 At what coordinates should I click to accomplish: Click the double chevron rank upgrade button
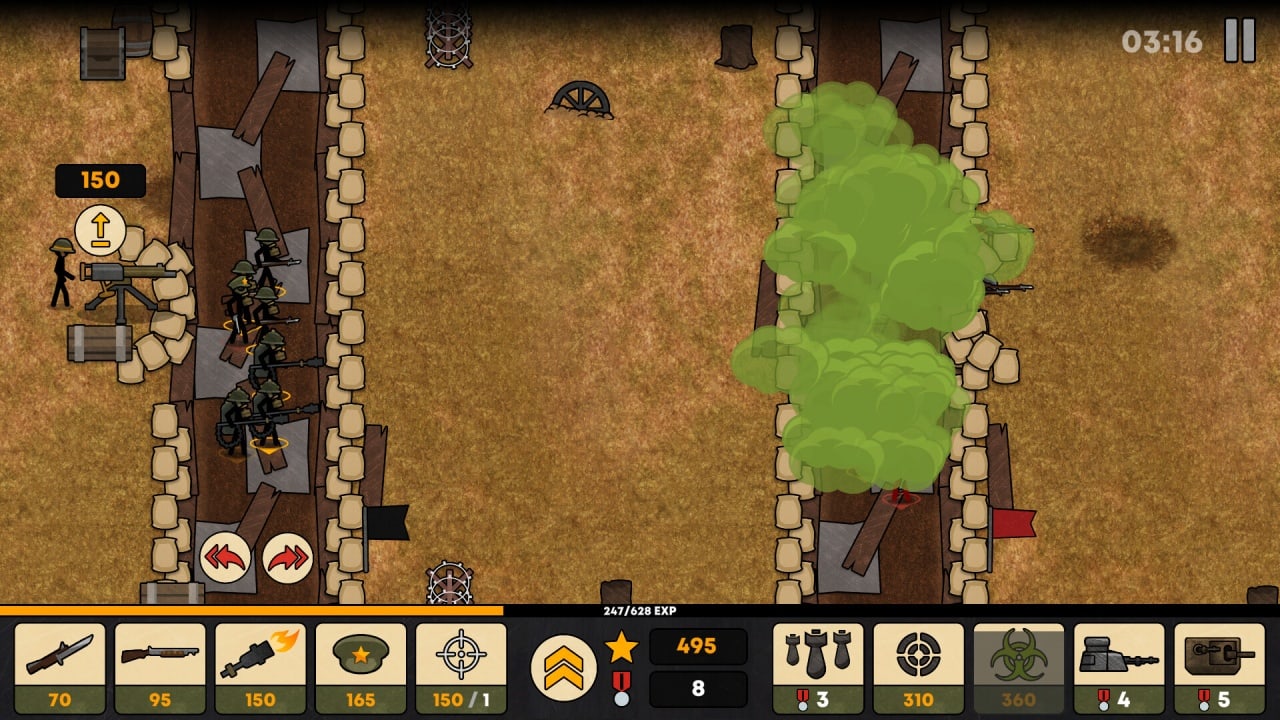pyautogui.click(x=564, y=668)
